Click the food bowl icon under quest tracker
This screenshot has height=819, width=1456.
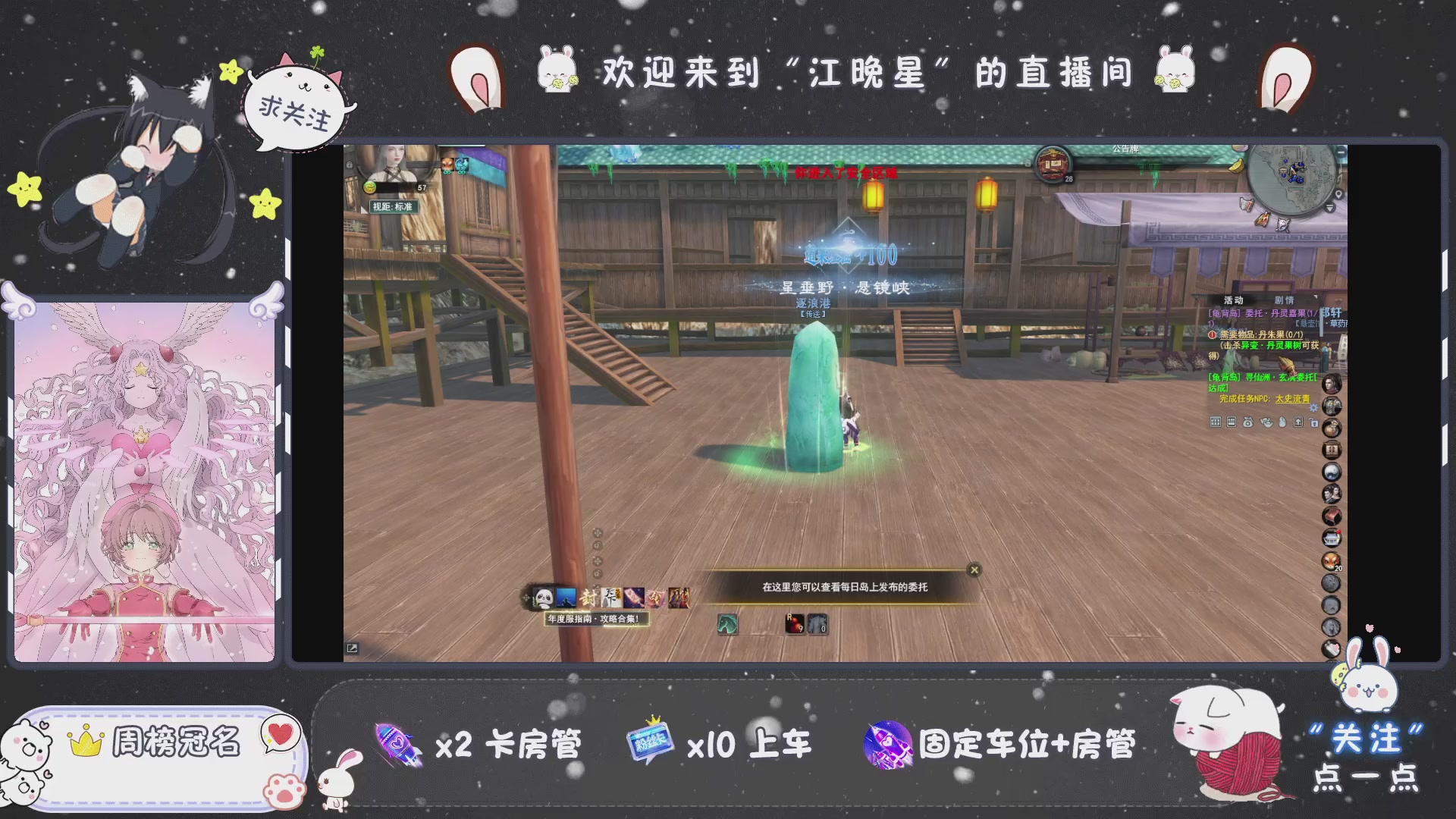tap(1266, 422)
